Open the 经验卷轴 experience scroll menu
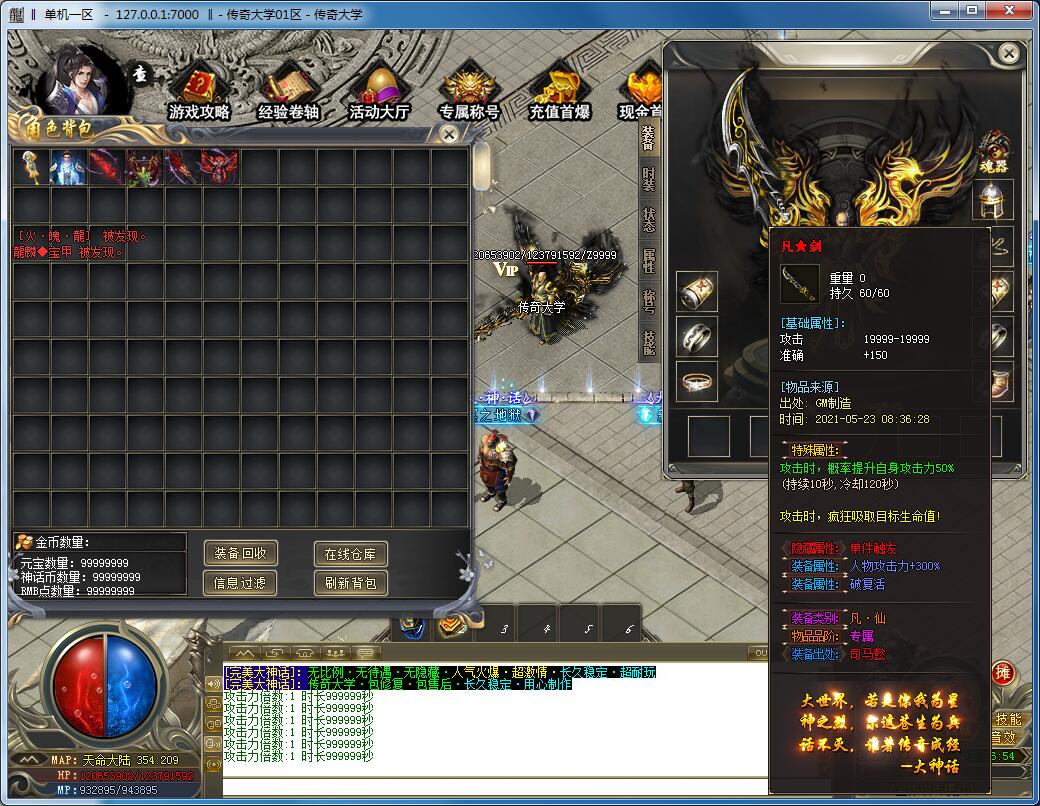Viewport: 1040px width, 806px height. [x=288, y=93]
